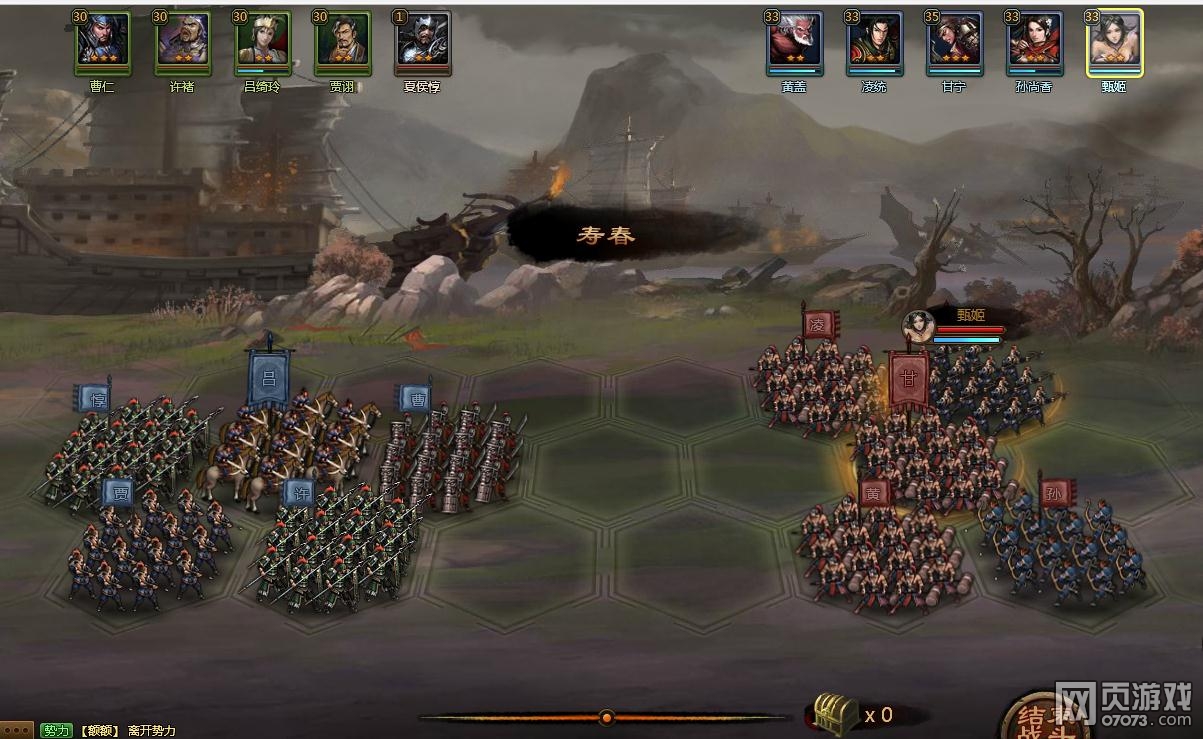Click the Ling Tong (凌统) enemy portrait

click(x=874, y=43)
